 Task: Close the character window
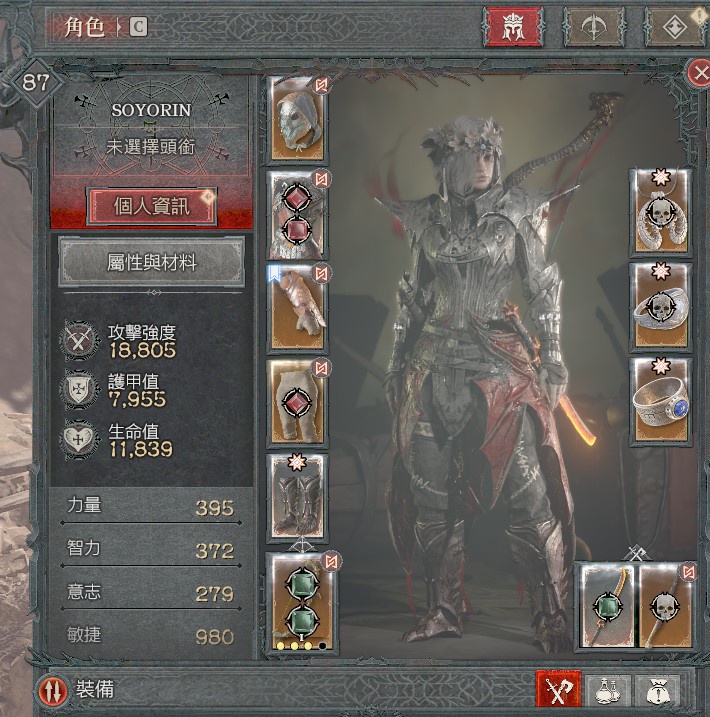pos(699,72)
